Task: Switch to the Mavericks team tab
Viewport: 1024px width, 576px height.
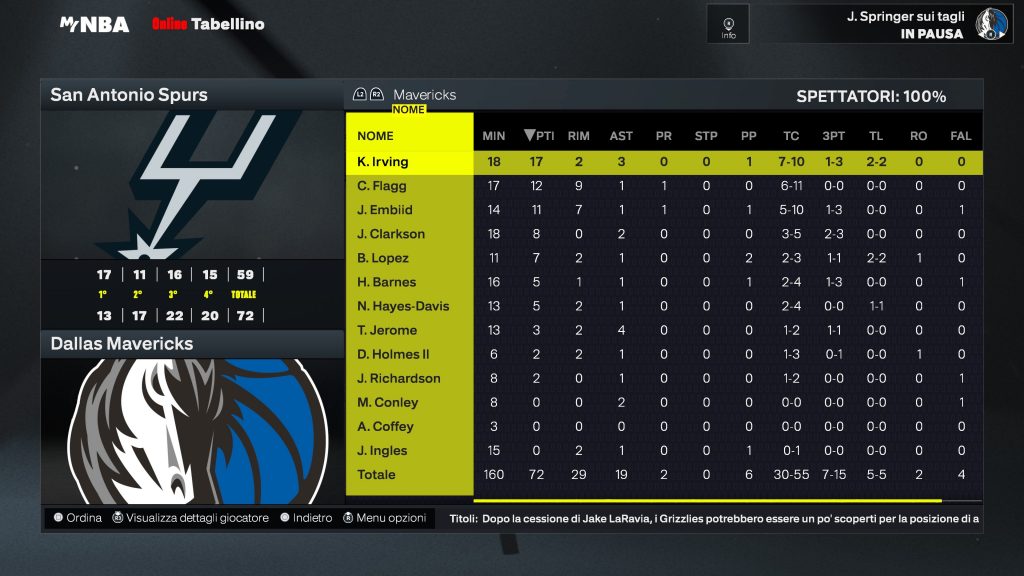Action: click(424, 95)
